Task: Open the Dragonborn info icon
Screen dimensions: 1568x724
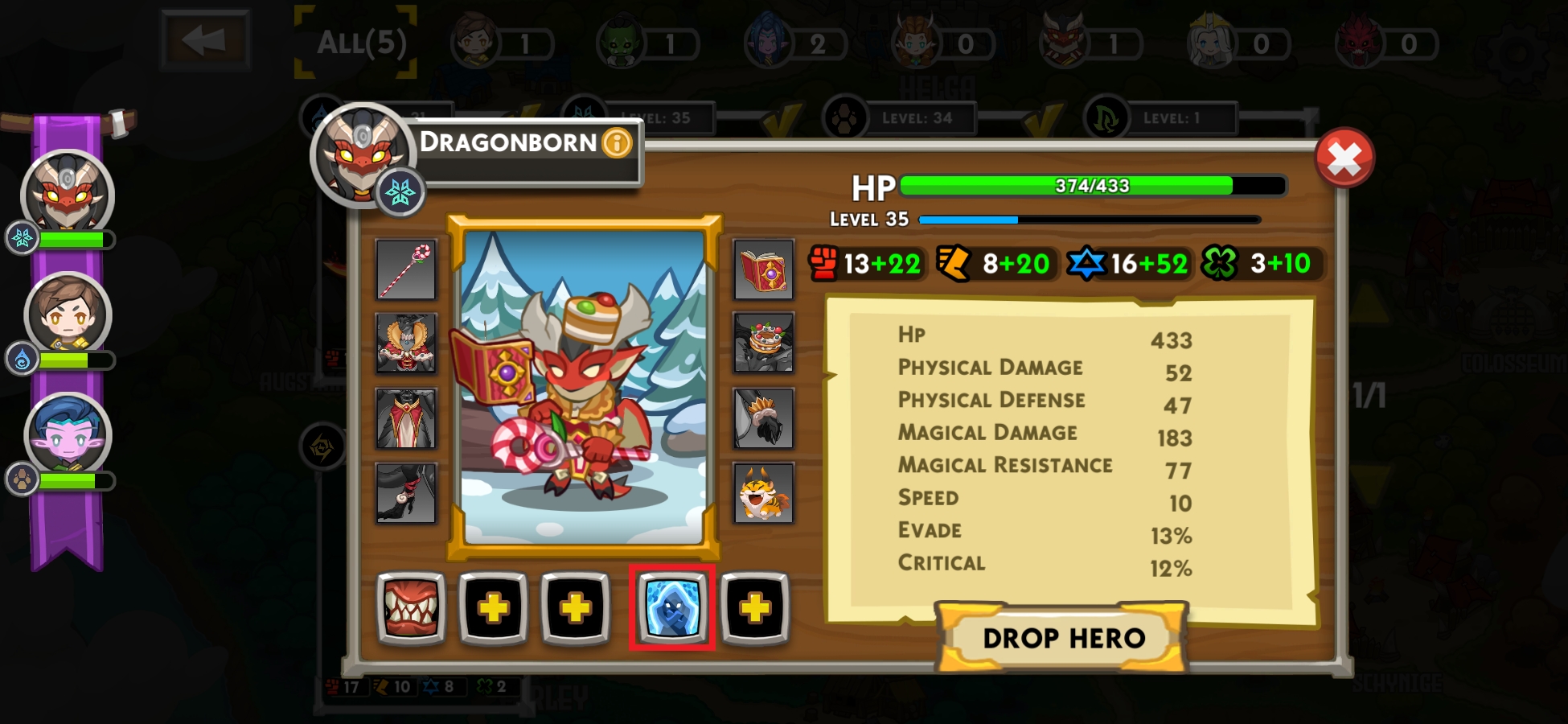Action: click(617, 143)
